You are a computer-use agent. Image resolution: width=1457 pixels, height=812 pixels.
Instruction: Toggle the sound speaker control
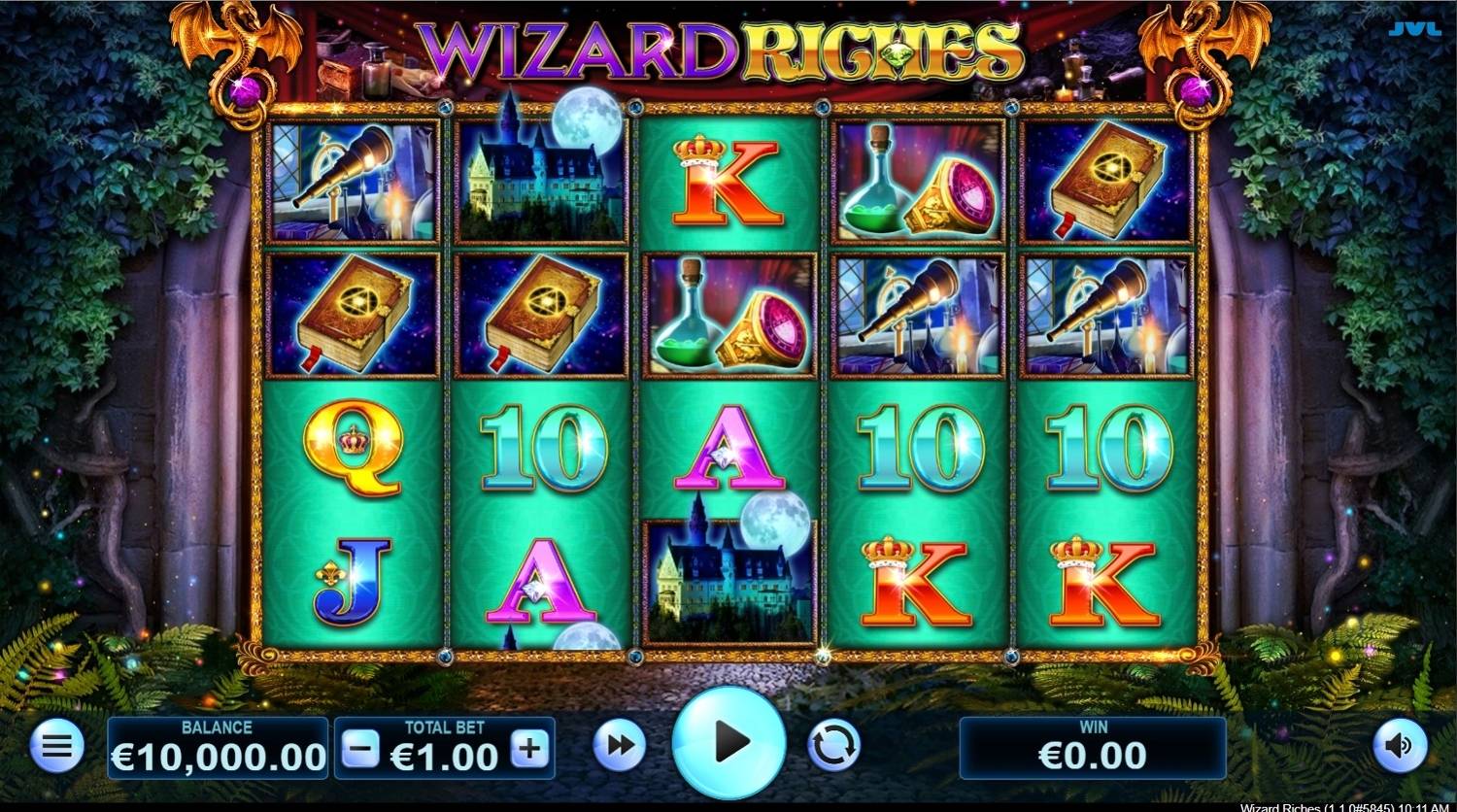click(1402, 745)
